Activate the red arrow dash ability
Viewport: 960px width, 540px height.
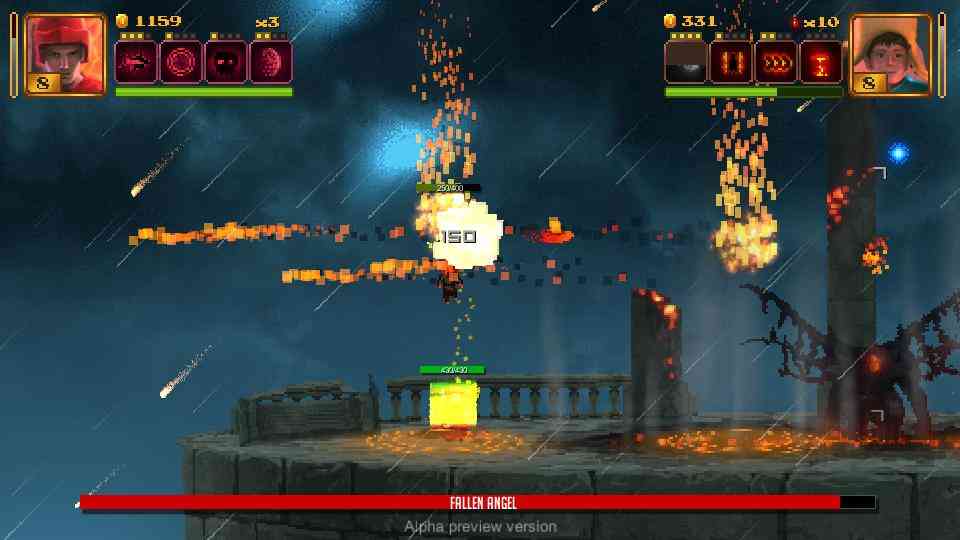pos(136,62)
